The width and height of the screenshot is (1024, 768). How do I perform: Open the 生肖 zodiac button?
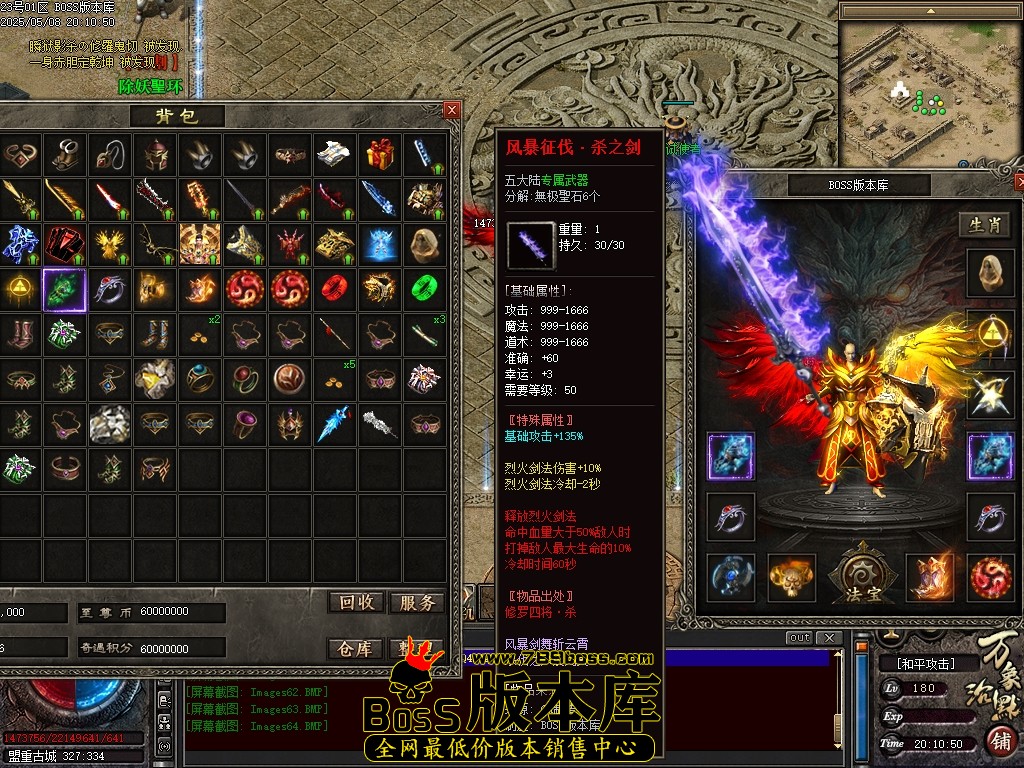tap(985, 225)
